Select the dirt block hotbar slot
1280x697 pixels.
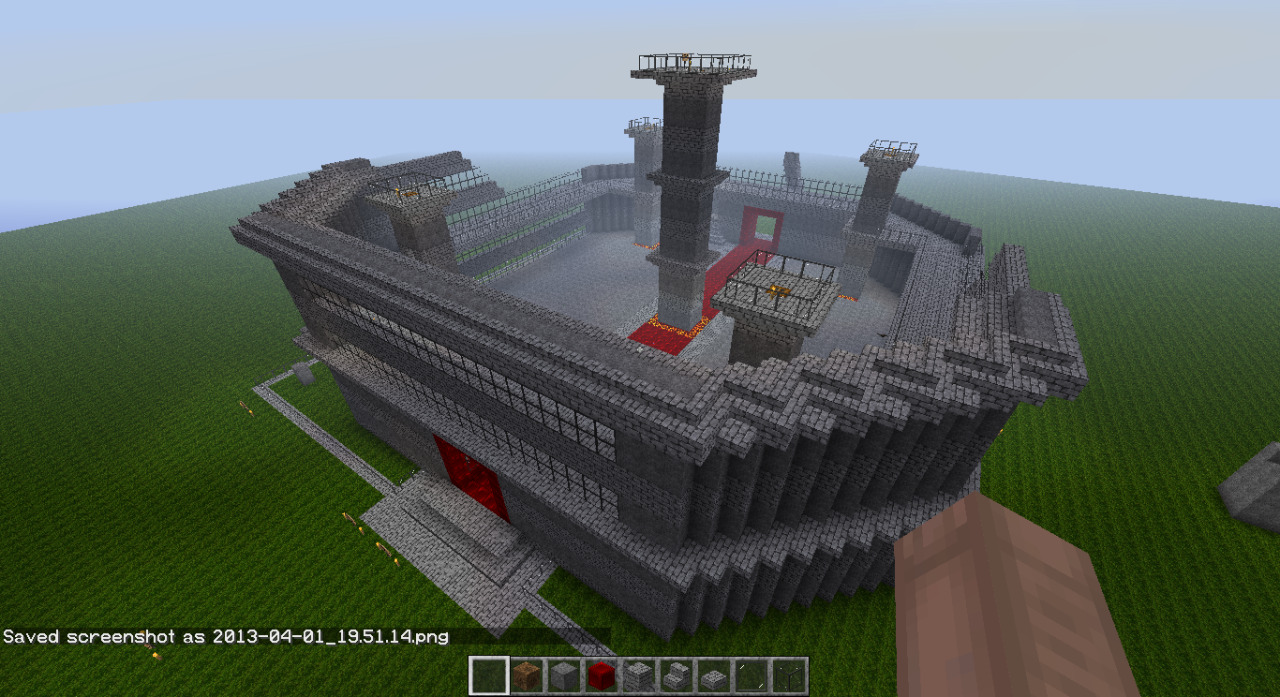tap(526, 676)
